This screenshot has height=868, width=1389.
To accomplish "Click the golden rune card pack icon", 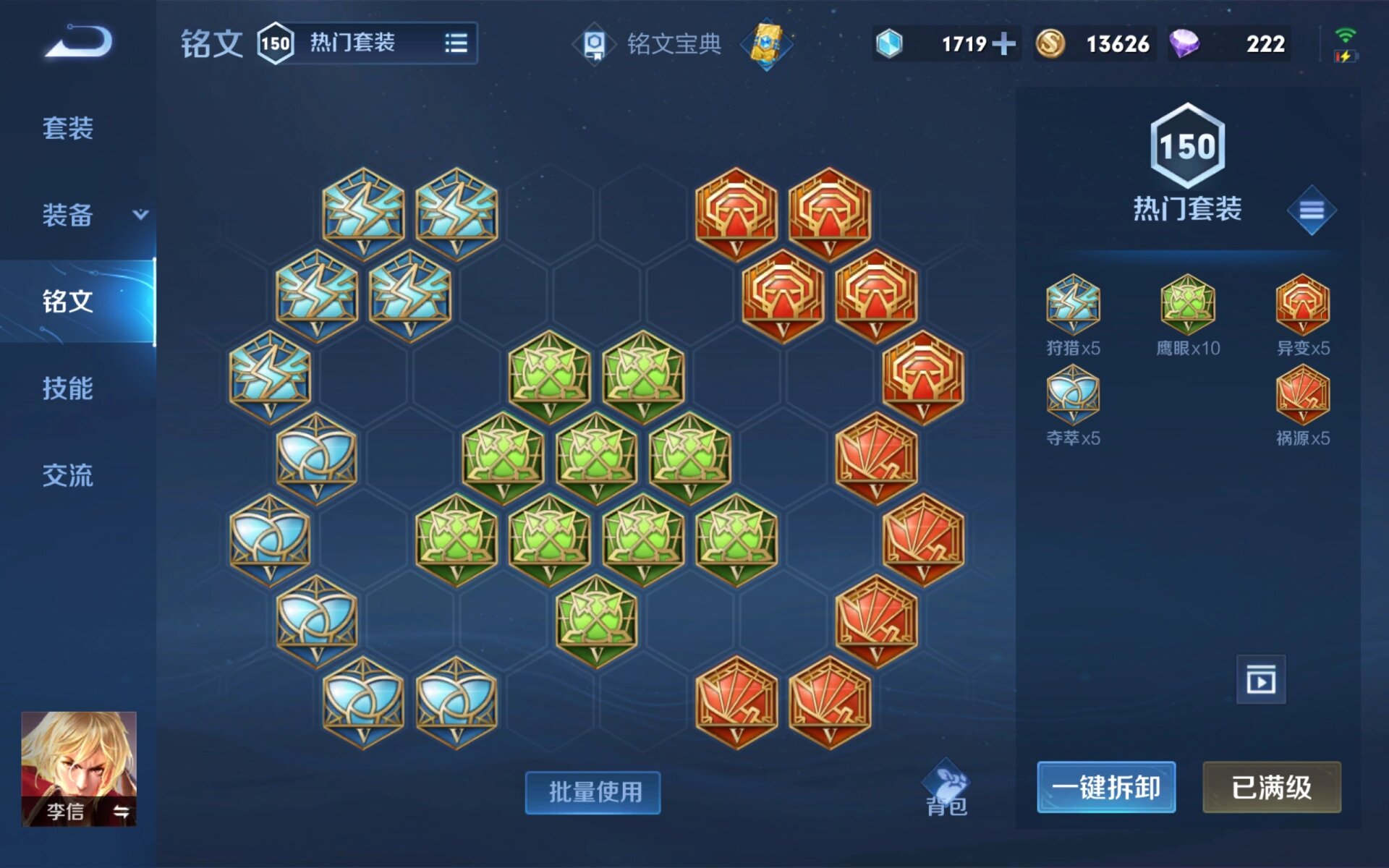I will point(765,43).
